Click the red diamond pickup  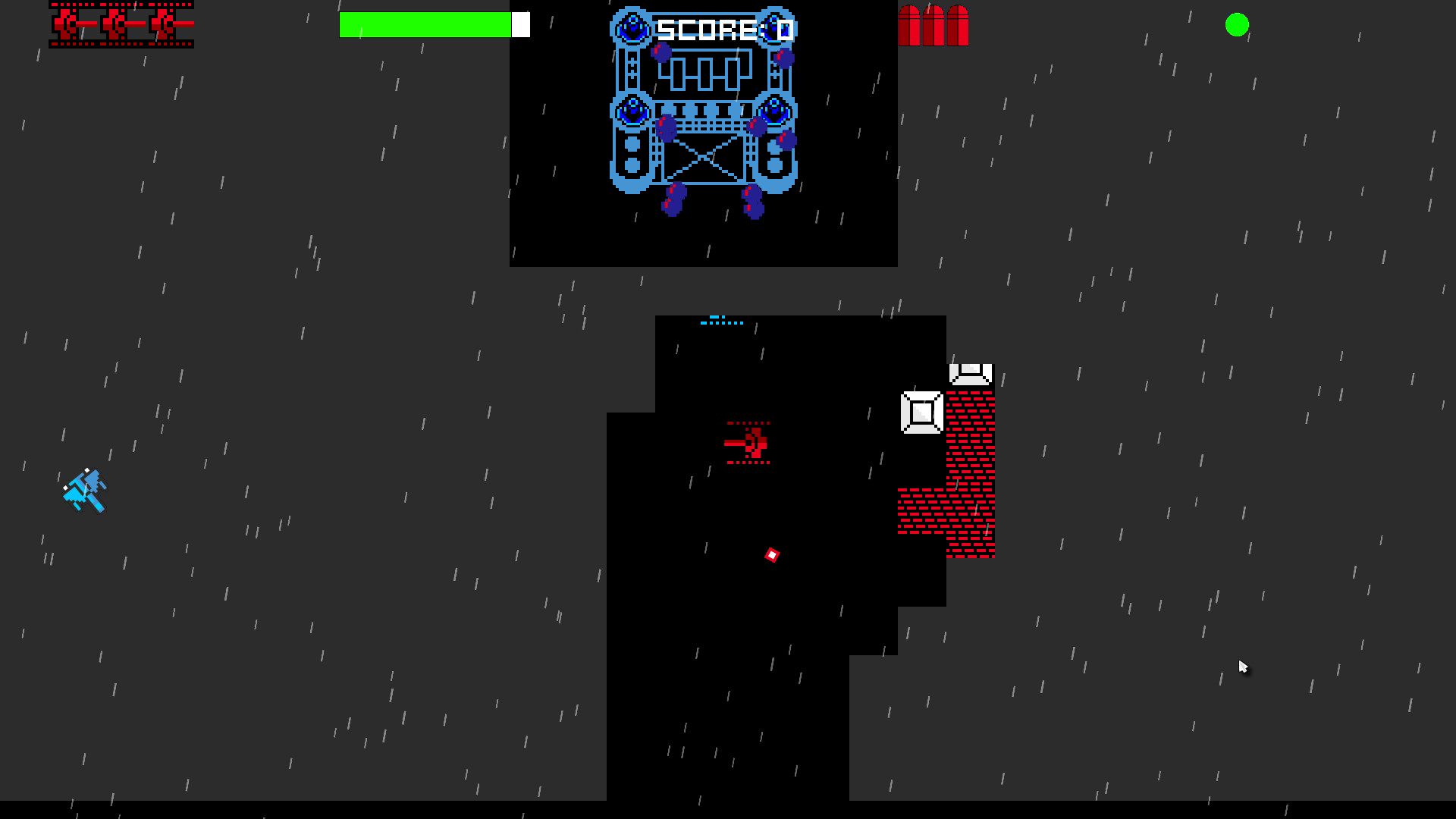[771, 555]
